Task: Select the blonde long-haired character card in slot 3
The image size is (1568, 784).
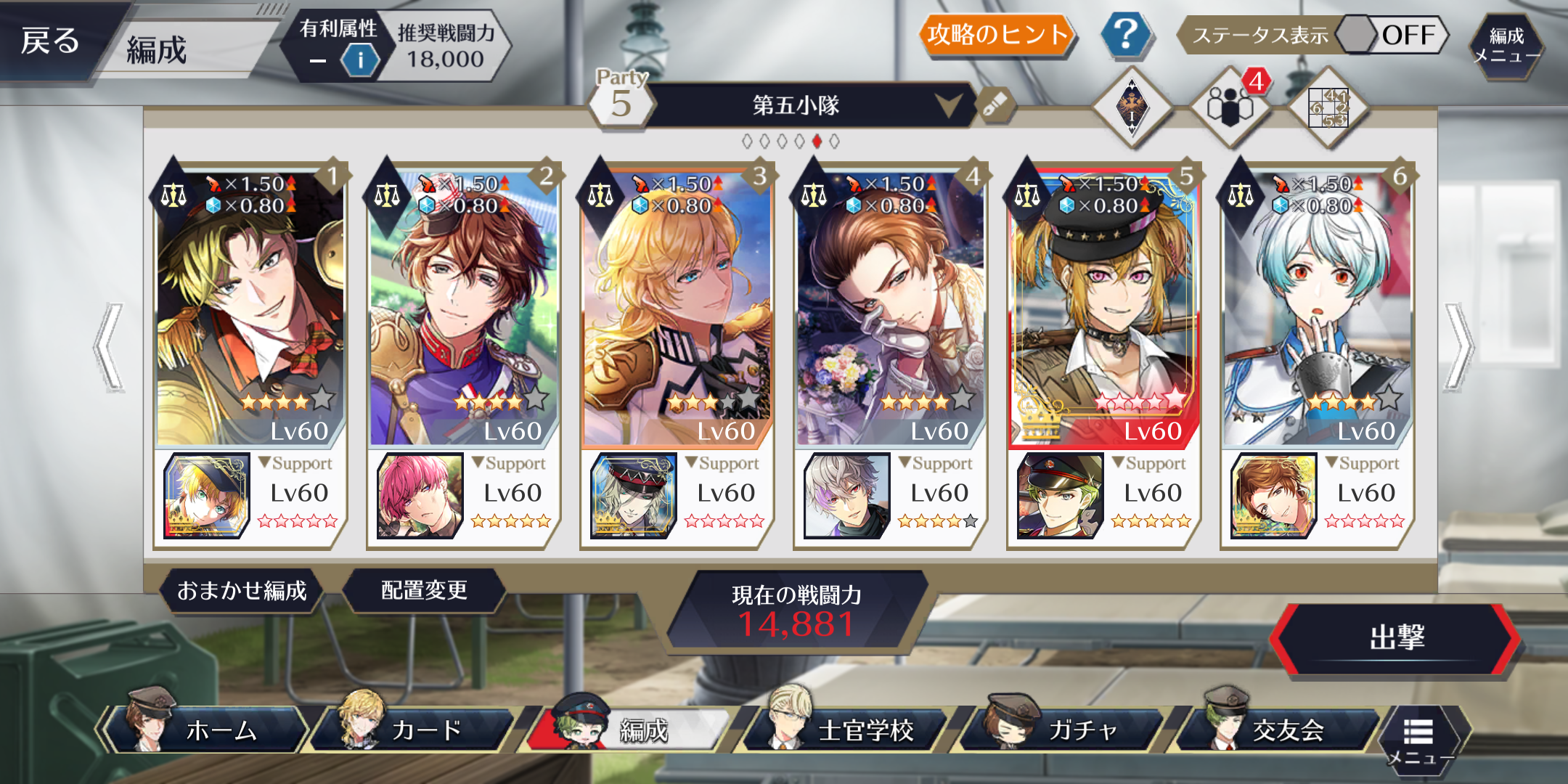Action: 677,305
